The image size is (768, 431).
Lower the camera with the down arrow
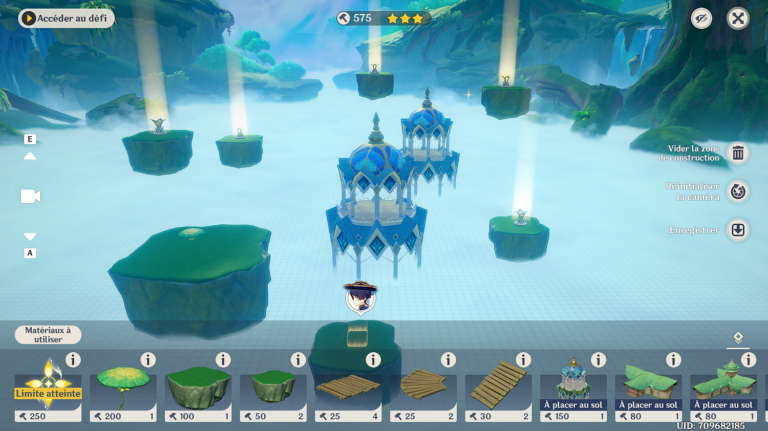[30, 237]
